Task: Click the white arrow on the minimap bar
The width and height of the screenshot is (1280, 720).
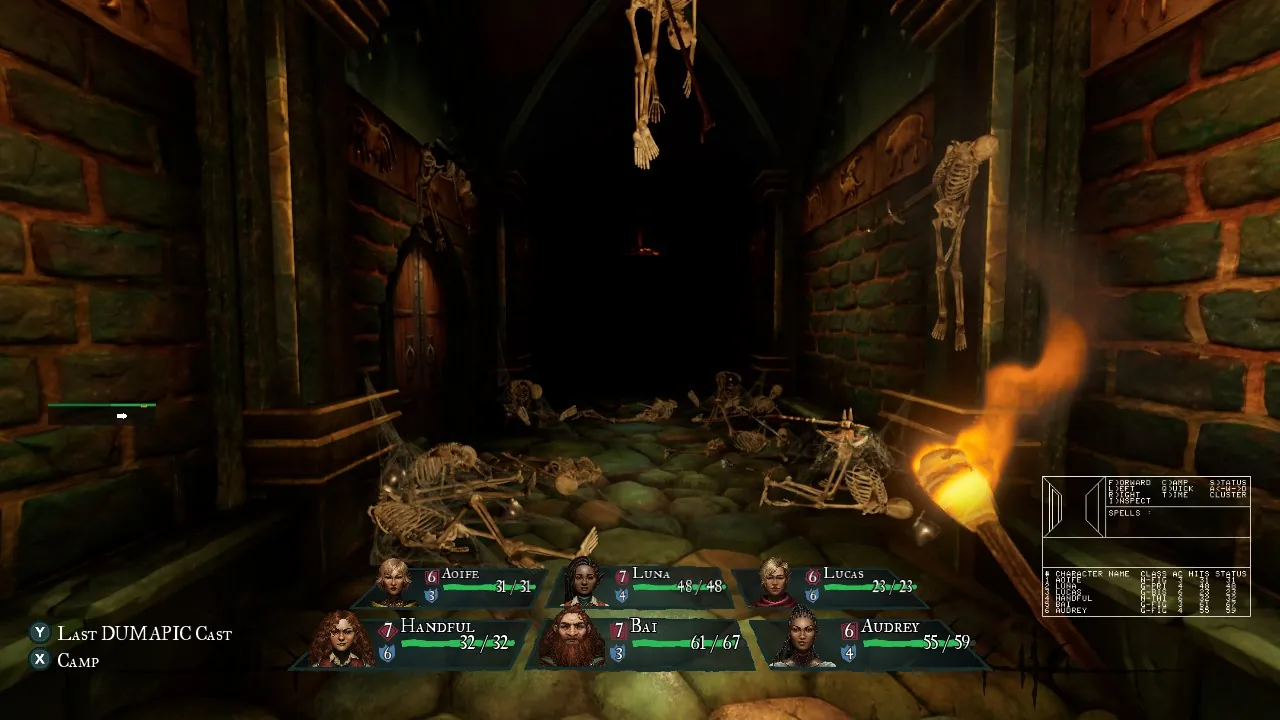Action: coord(122,414)
